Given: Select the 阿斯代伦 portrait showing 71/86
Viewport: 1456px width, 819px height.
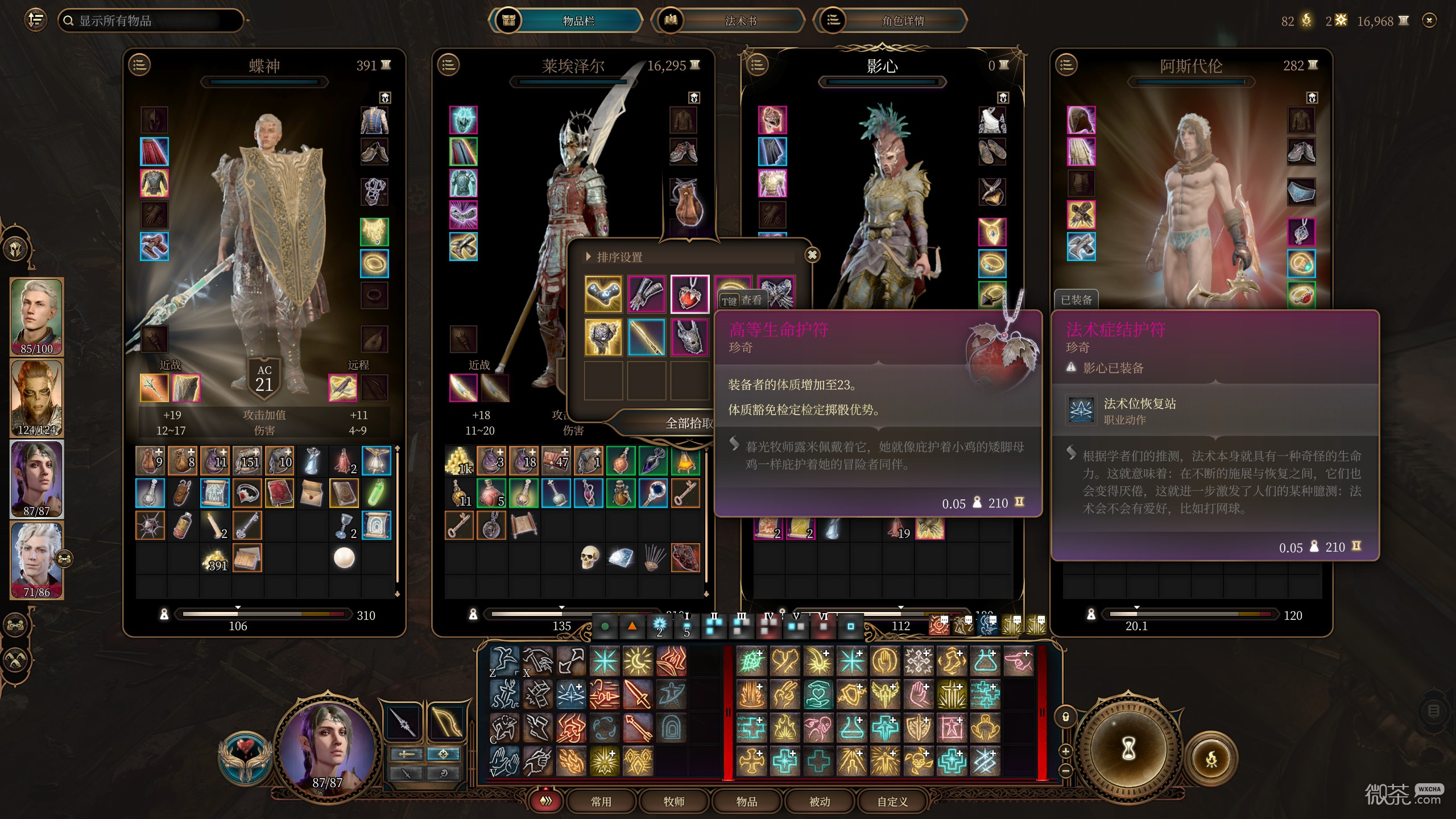Looking at the screenshot, I should coord(37,560).
